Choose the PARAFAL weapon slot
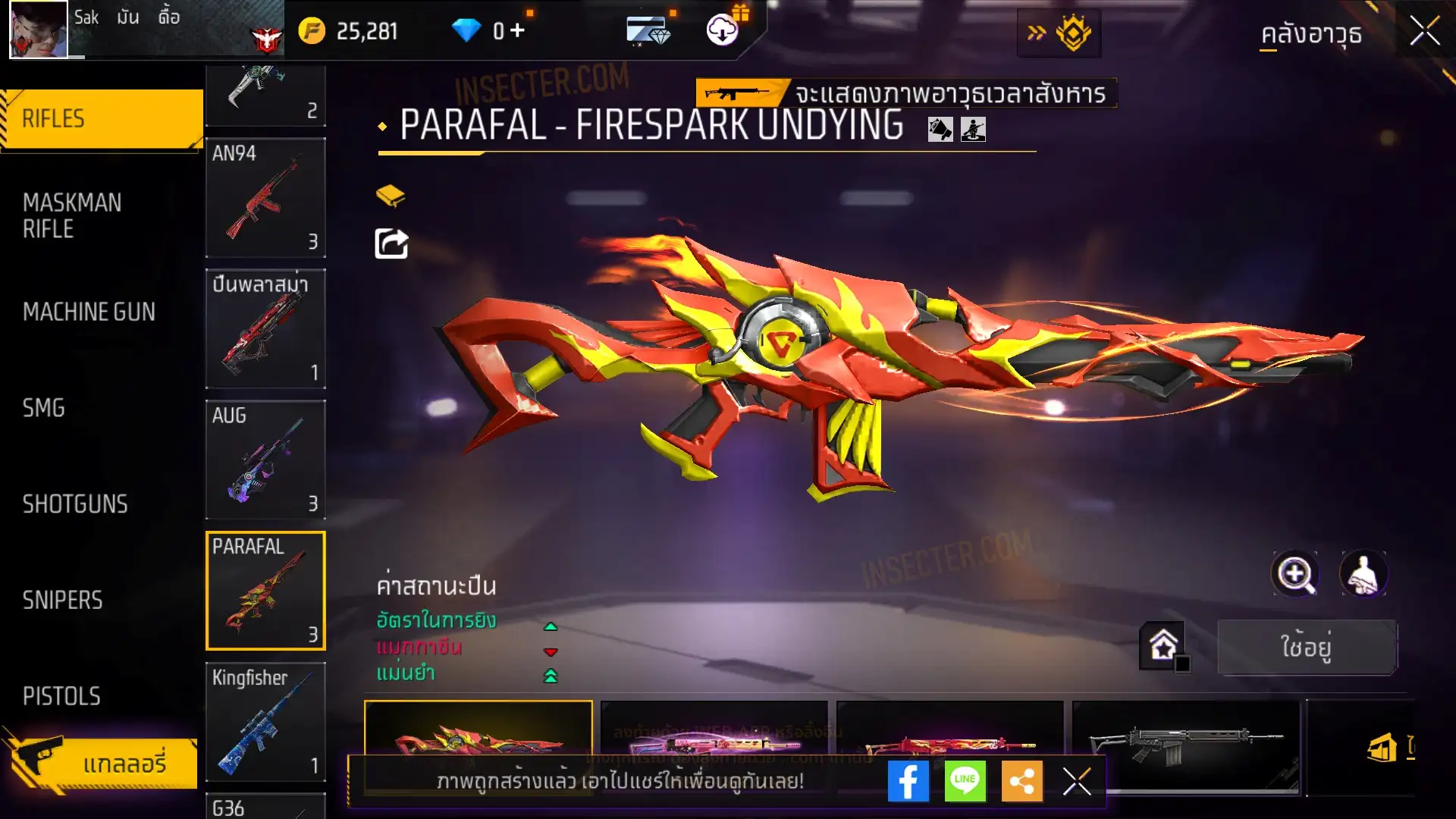The width and height of the screenshot is (1456, 819). point(265,591)
